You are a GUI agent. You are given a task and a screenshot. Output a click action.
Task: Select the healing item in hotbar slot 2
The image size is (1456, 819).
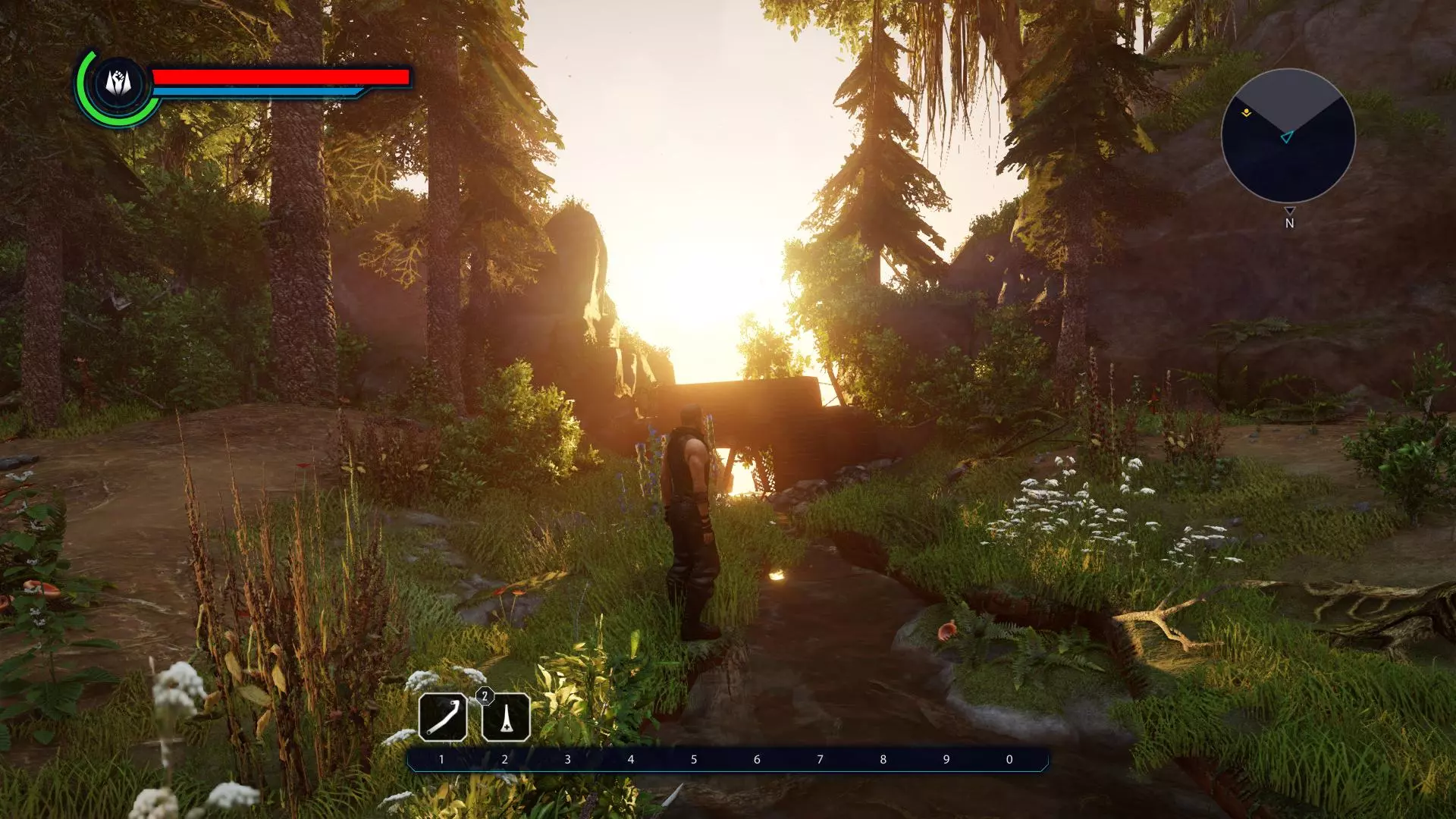point(506,717)
